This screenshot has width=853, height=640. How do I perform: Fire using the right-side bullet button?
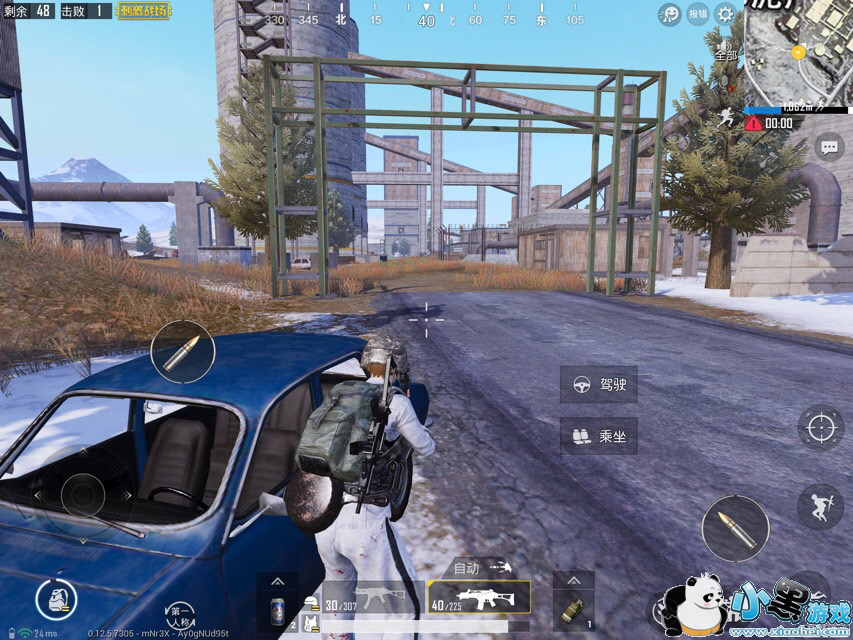pos(735,528)
